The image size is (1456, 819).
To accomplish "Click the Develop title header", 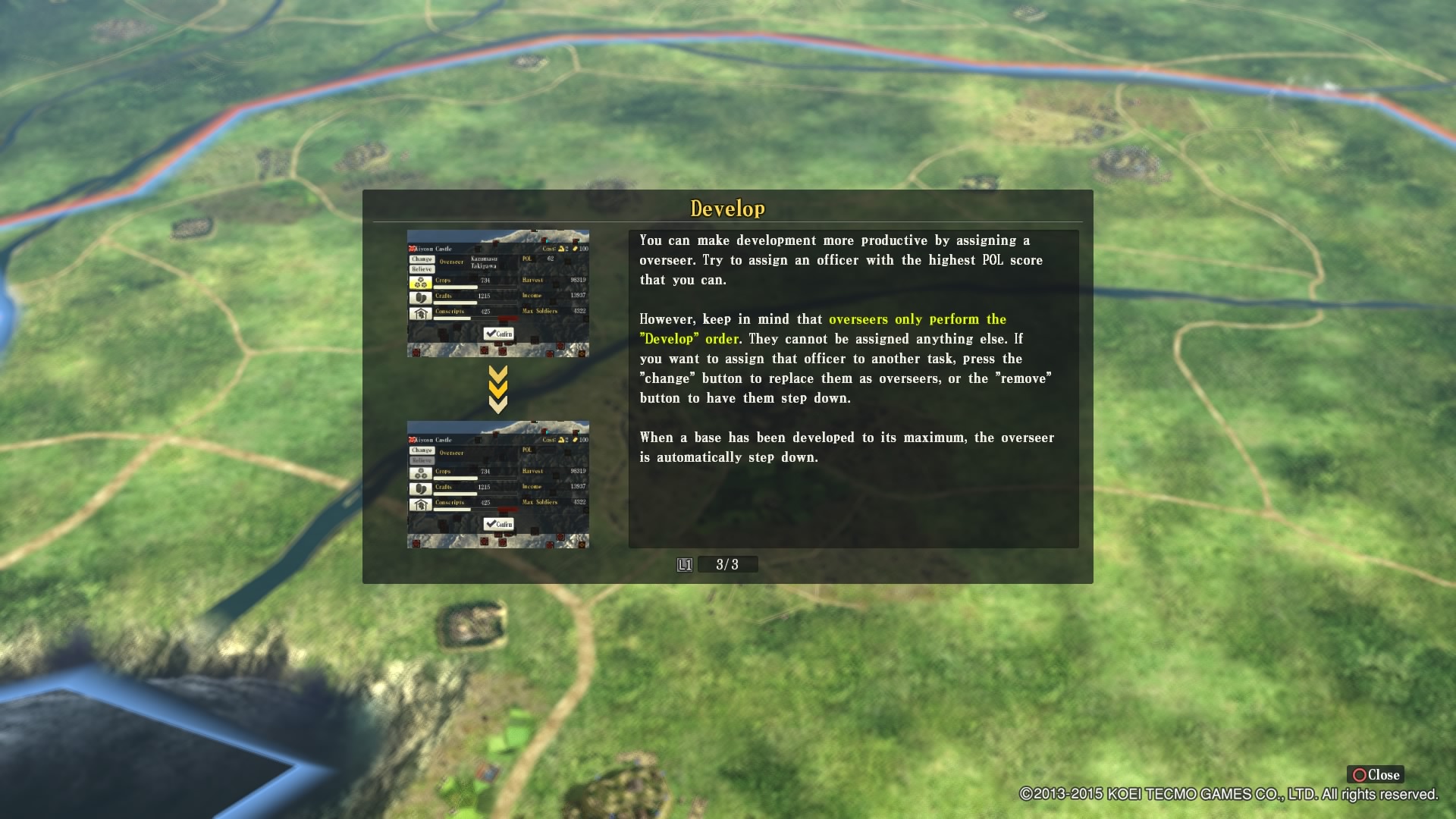I will click(728, 206).
